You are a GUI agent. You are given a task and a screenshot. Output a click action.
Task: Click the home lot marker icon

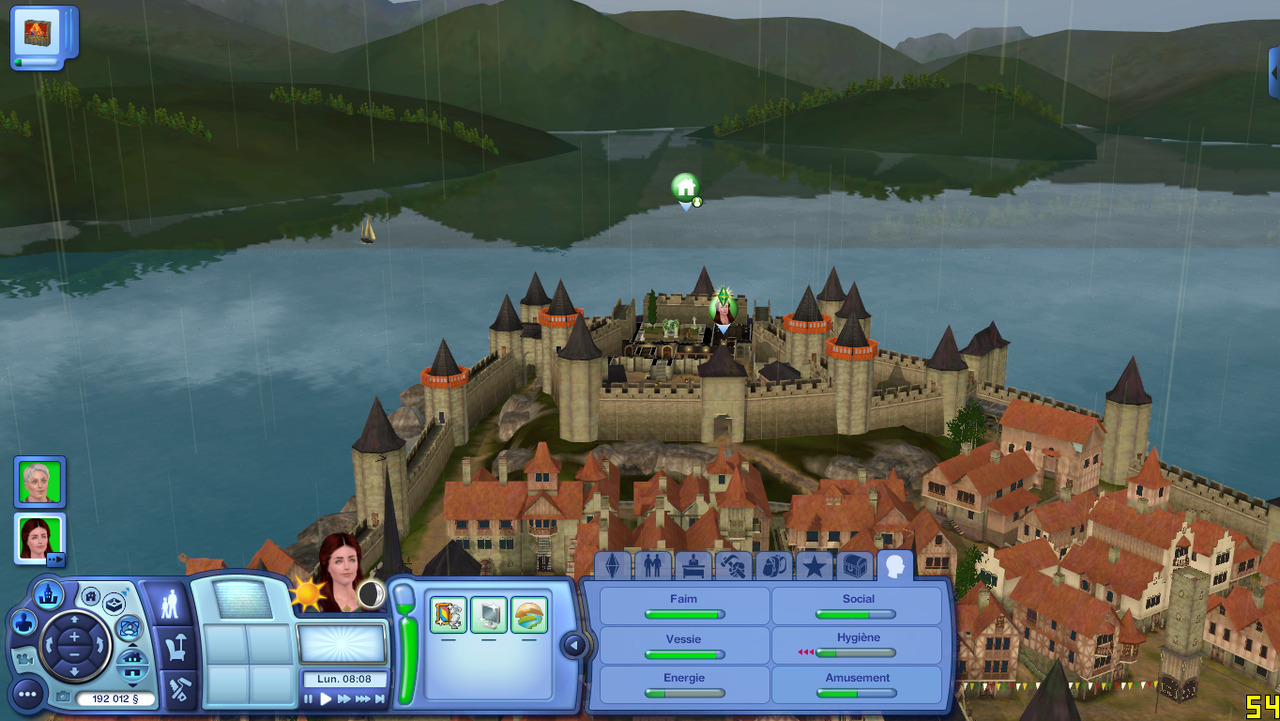(x=685, y=187)
